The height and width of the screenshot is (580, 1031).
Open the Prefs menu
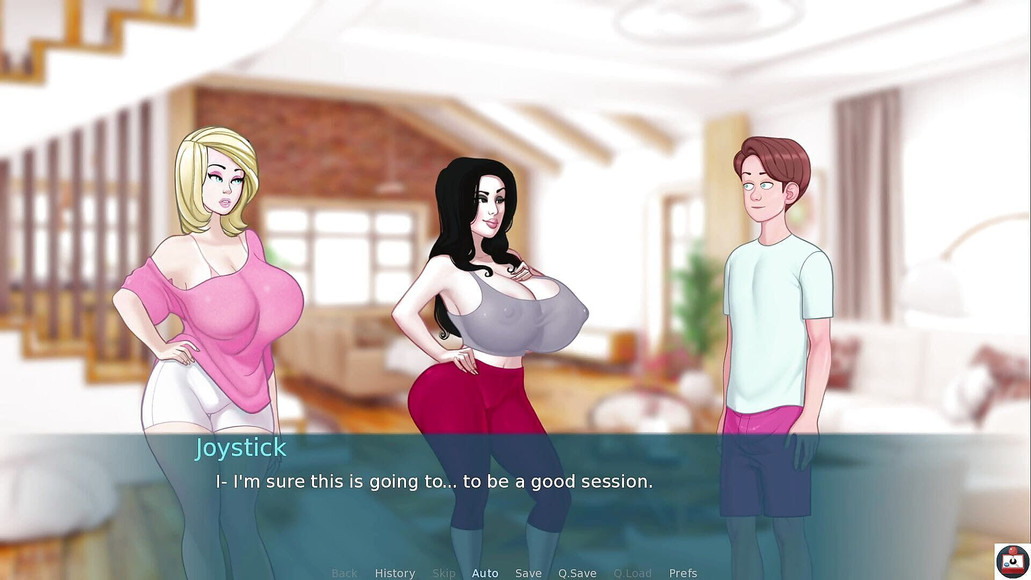[x=683, y=573]
